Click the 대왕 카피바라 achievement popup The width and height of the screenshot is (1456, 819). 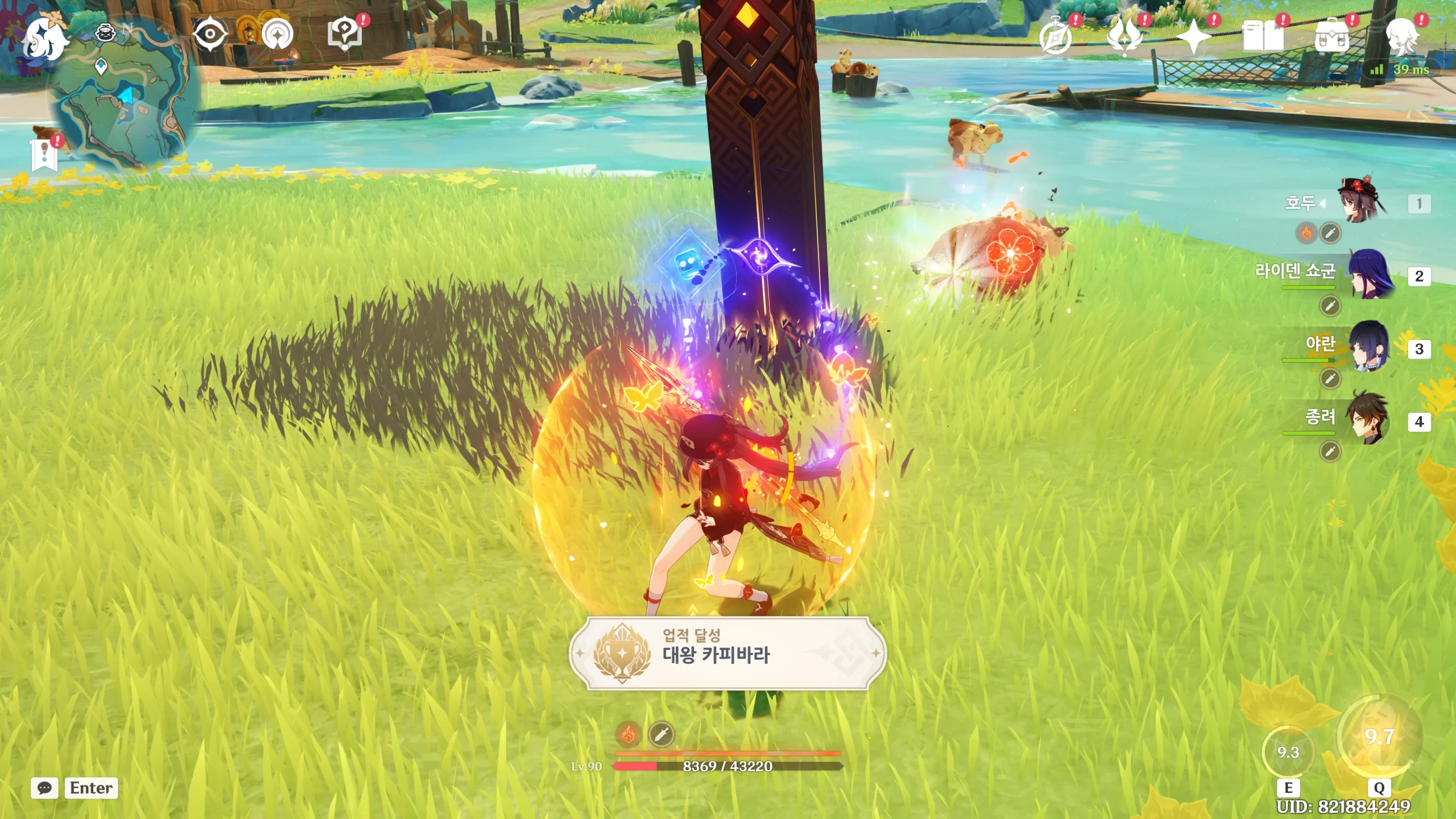(x=727, y=653)
